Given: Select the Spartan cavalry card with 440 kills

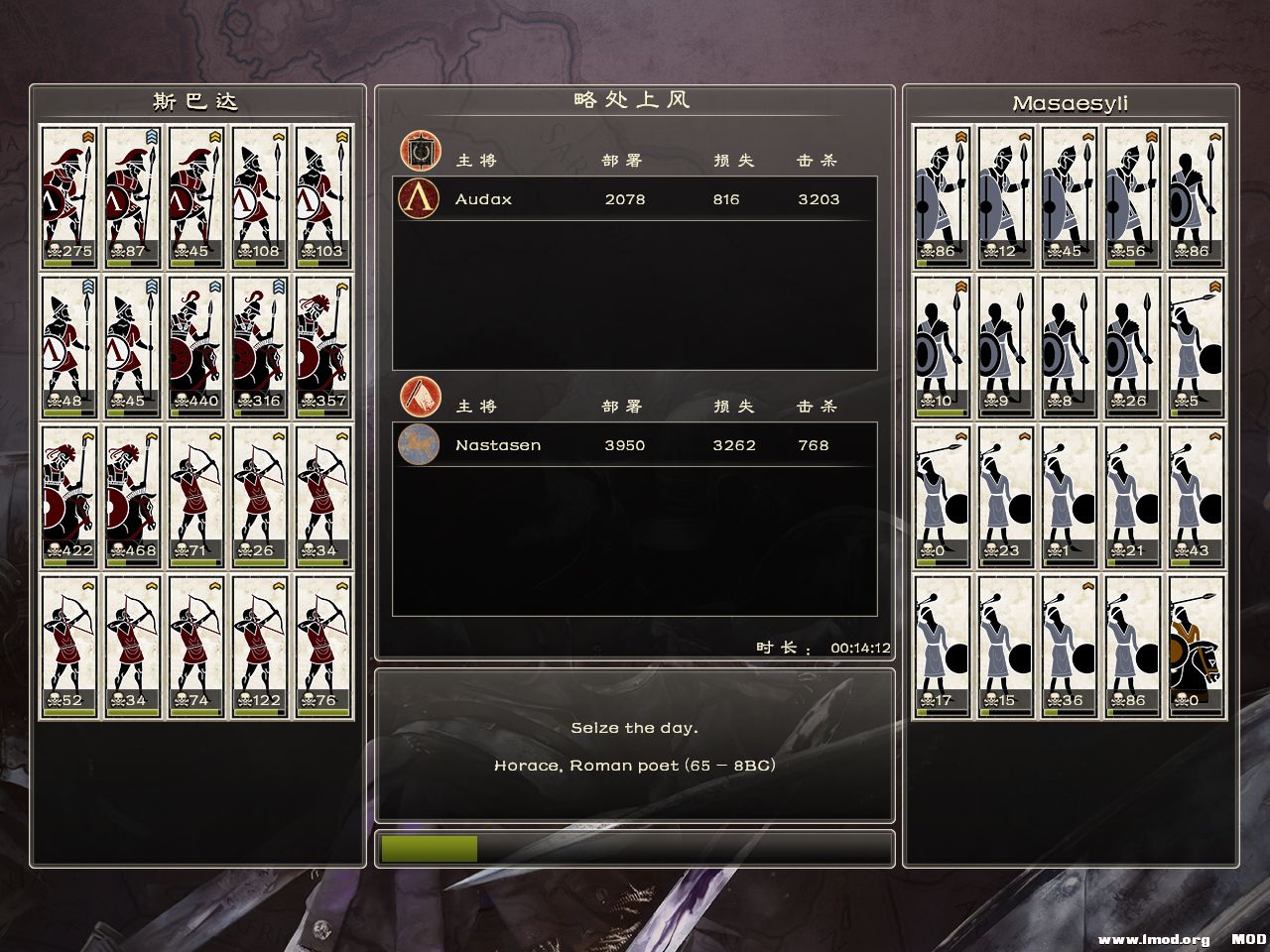Looking at the screenshot, I should [196, 346].
